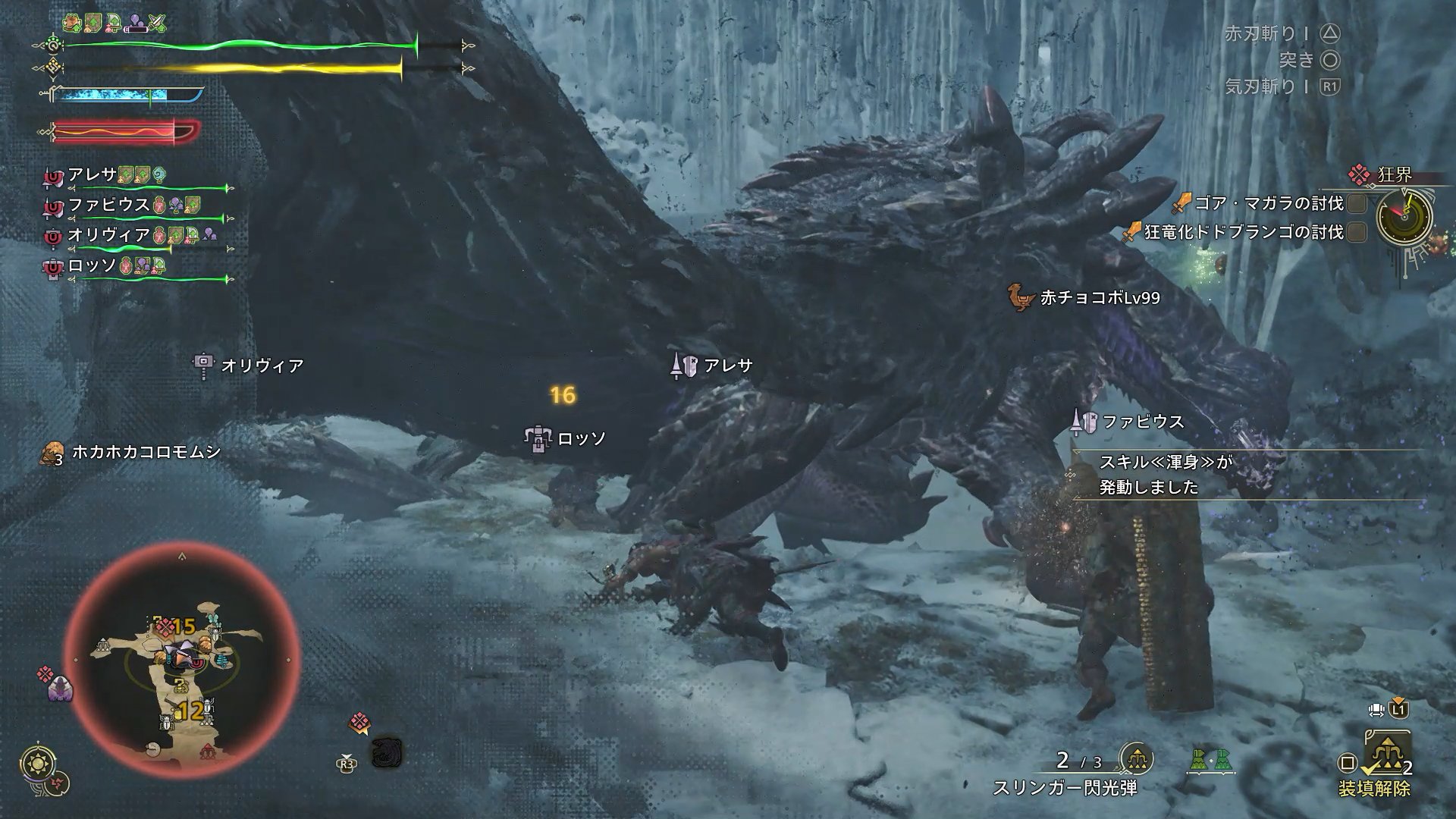Select party member アレサ in the party list
This screenshot has height=819, width=1456.
click(x=93, y=174)
